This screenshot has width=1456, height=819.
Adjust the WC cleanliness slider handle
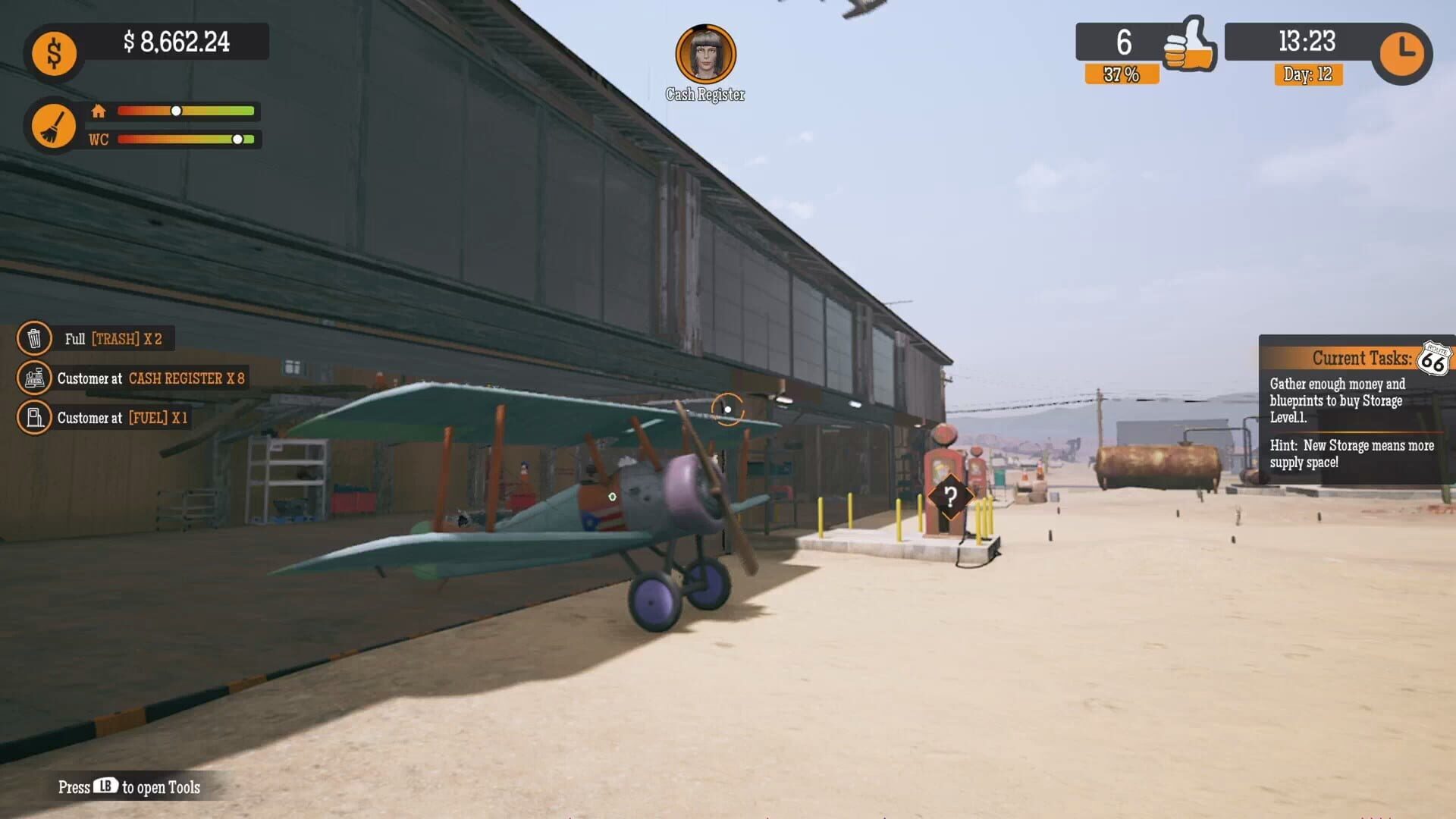pyautogui.click(x=238, y=139)
